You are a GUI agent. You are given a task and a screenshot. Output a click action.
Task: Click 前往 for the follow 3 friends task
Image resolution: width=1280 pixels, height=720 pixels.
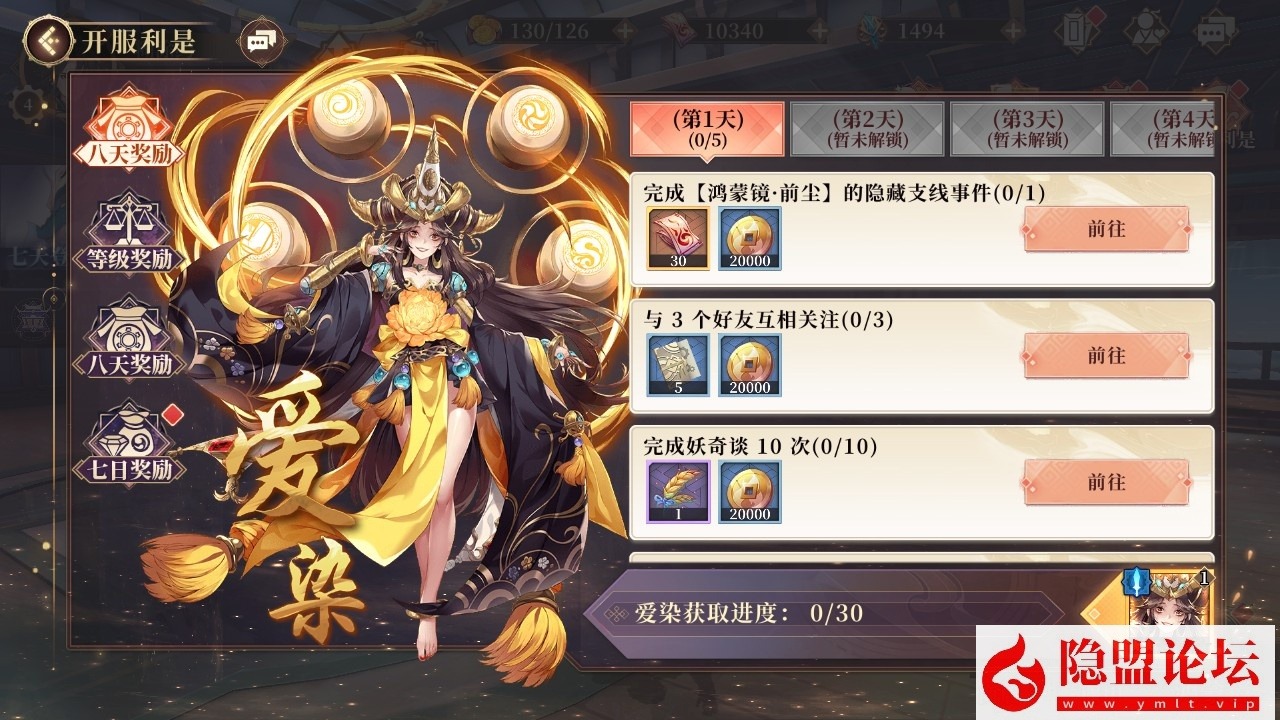click(1106, 356)
